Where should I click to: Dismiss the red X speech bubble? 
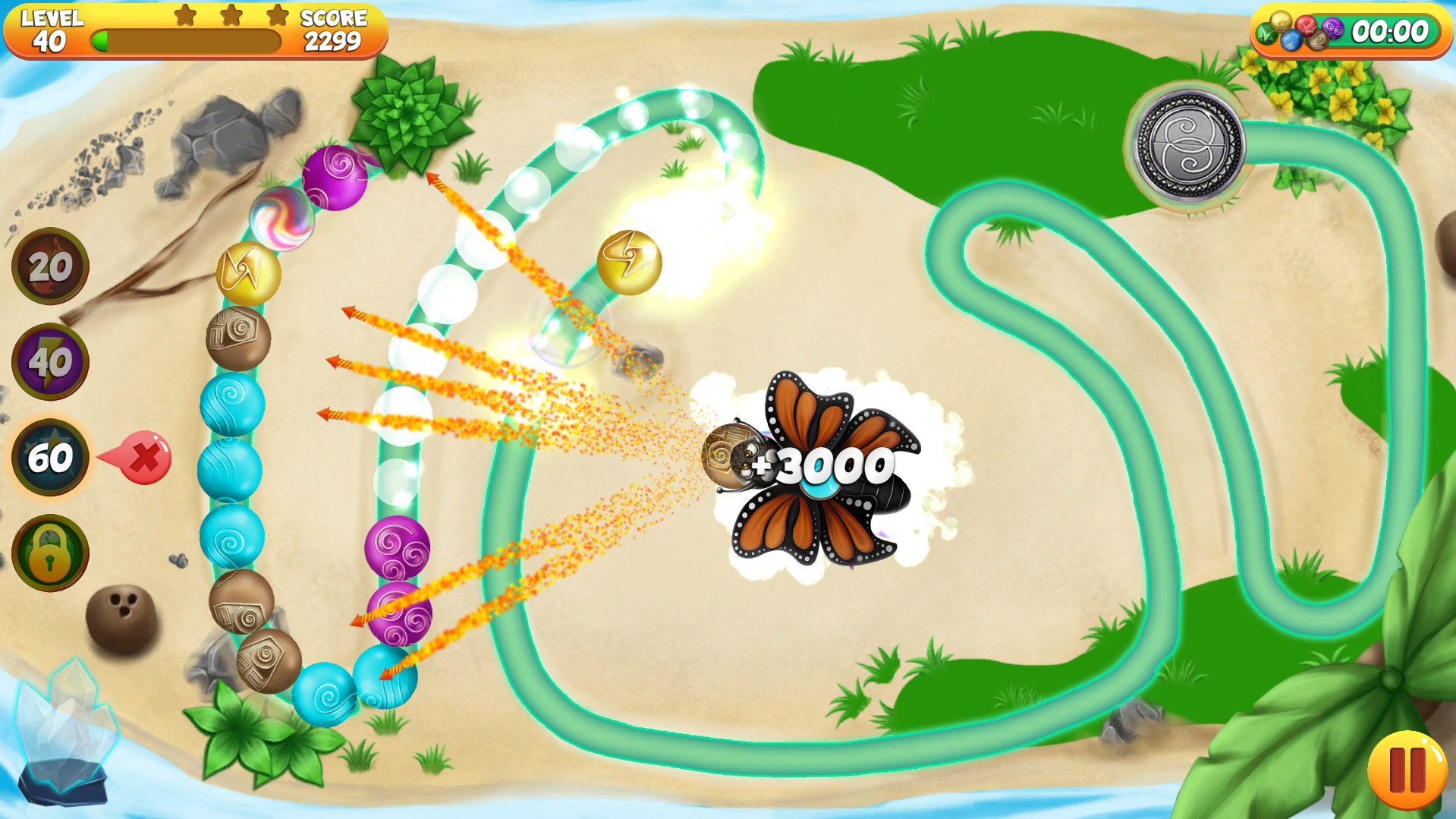coord(146,458)
